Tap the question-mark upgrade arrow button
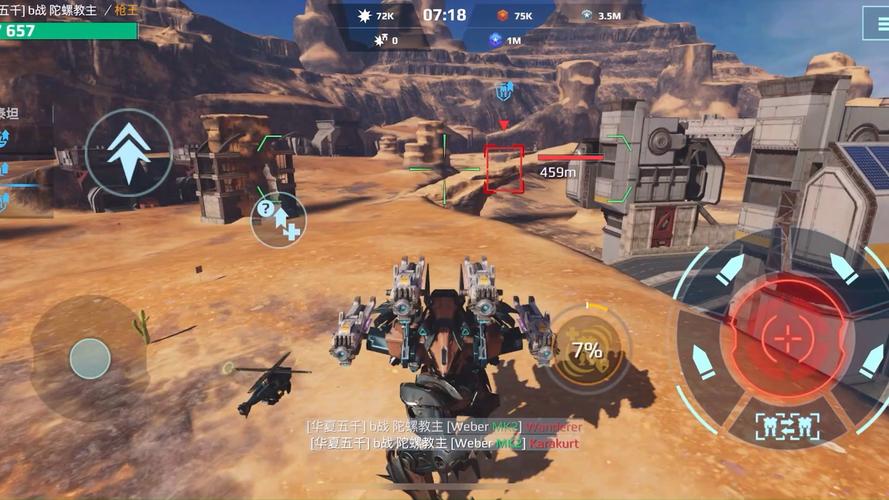Screen dimensions: 889x500 point(277,218)
